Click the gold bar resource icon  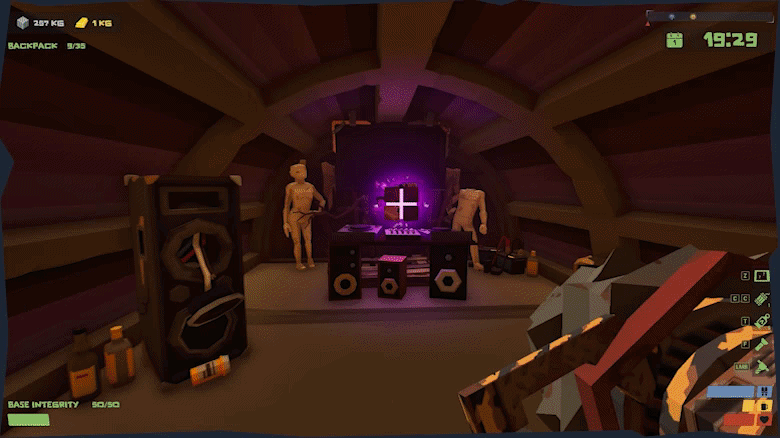click(x=84, y=21)
